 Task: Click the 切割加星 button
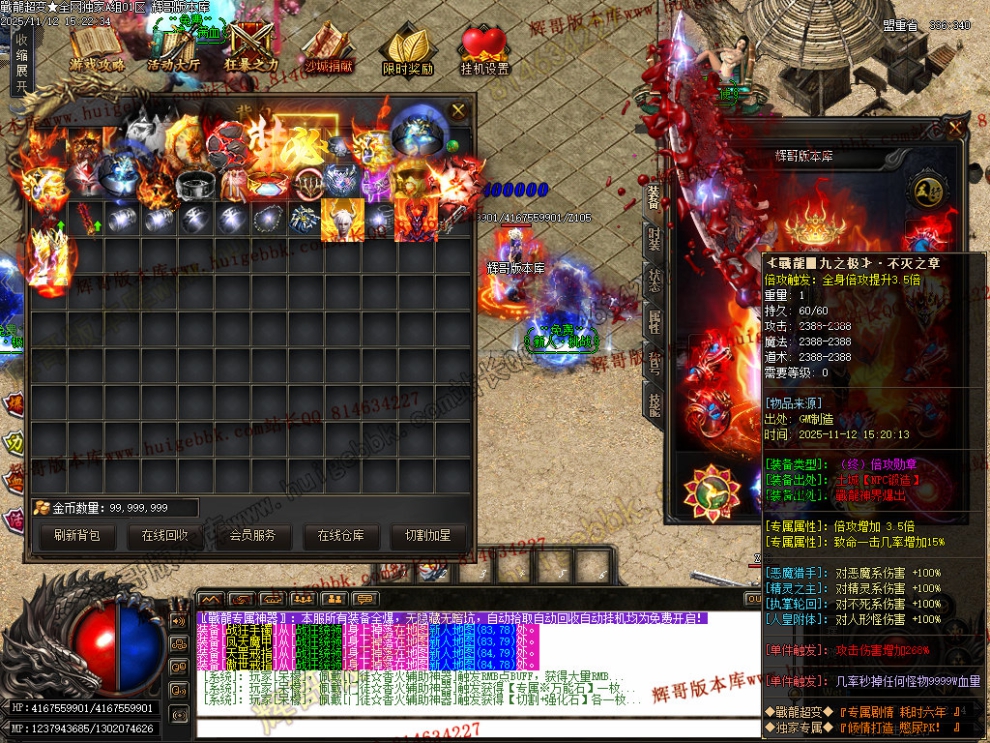[428, 536]
